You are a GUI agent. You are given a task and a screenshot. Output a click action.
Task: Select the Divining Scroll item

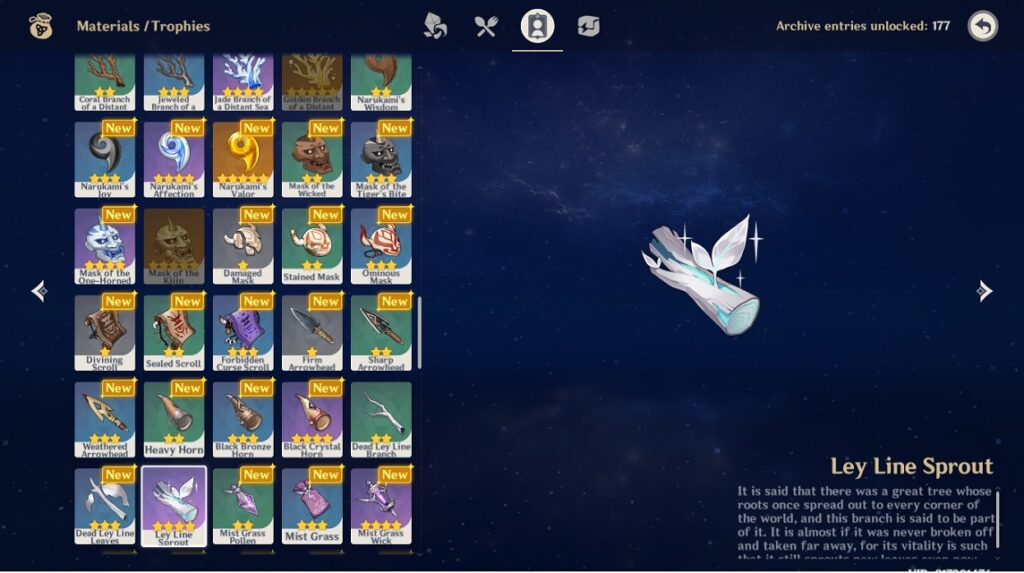pos(105,332)
